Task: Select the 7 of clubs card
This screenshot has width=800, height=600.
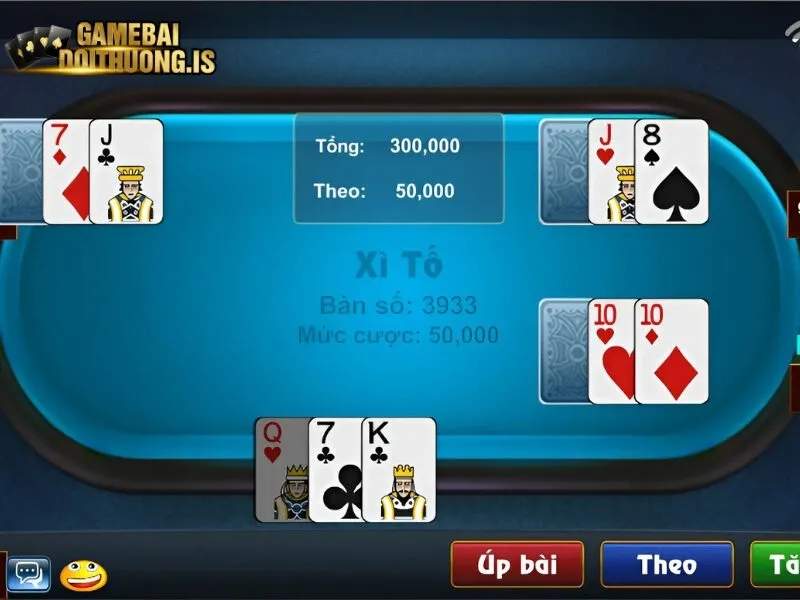Action: click(334, 470)
